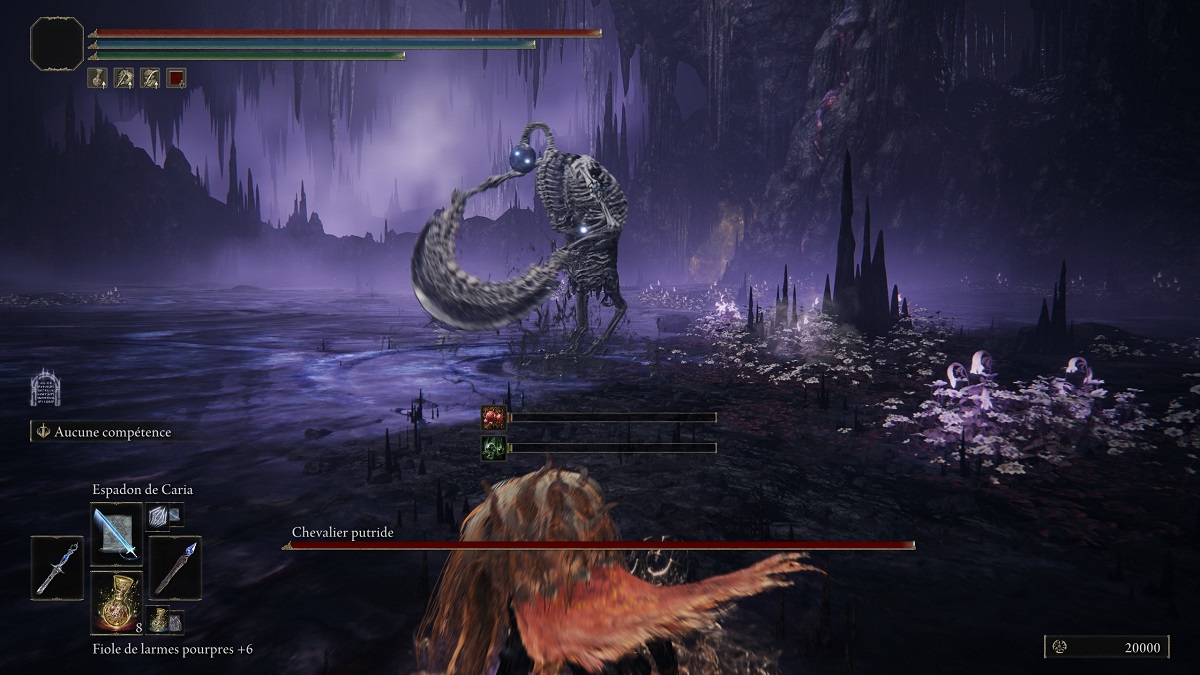Select the left-hand sword weapon slot
Viewport: 1200px width, 675px height.
[56, 566]
